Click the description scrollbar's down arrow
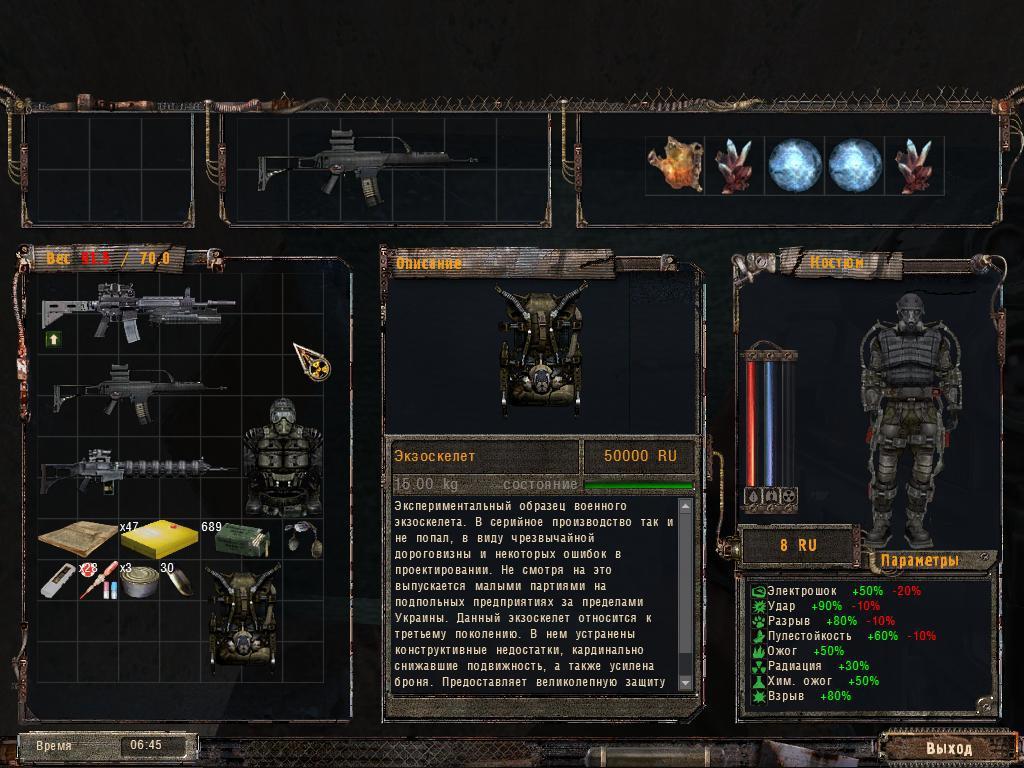The width and height of the screenshot is (1024, 768). [686, 682]
